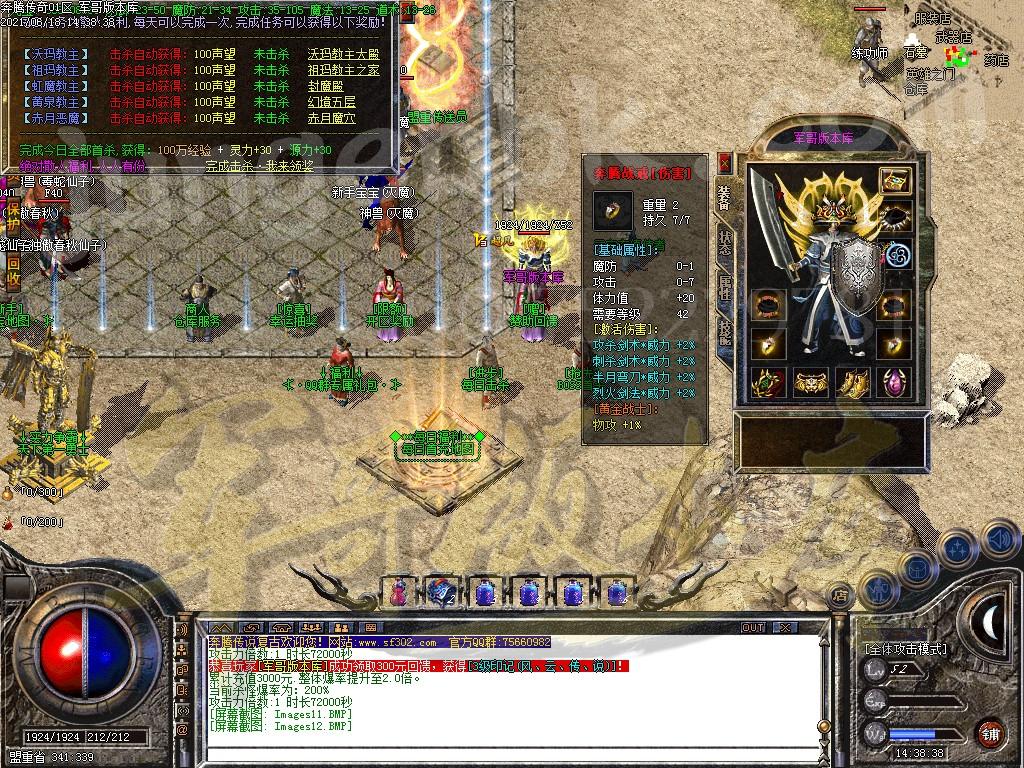Click the 沃玛教主大殿 teleport link

point(344,54)
